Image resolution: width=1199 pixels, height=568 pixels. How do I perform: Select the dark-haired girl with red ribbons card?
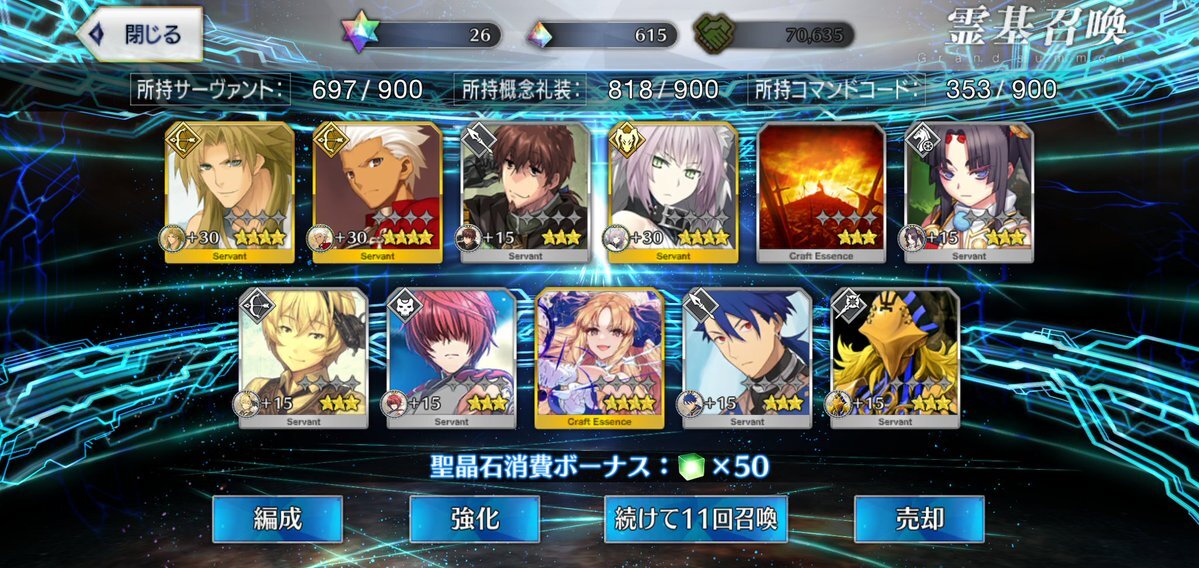coord(968,192)
